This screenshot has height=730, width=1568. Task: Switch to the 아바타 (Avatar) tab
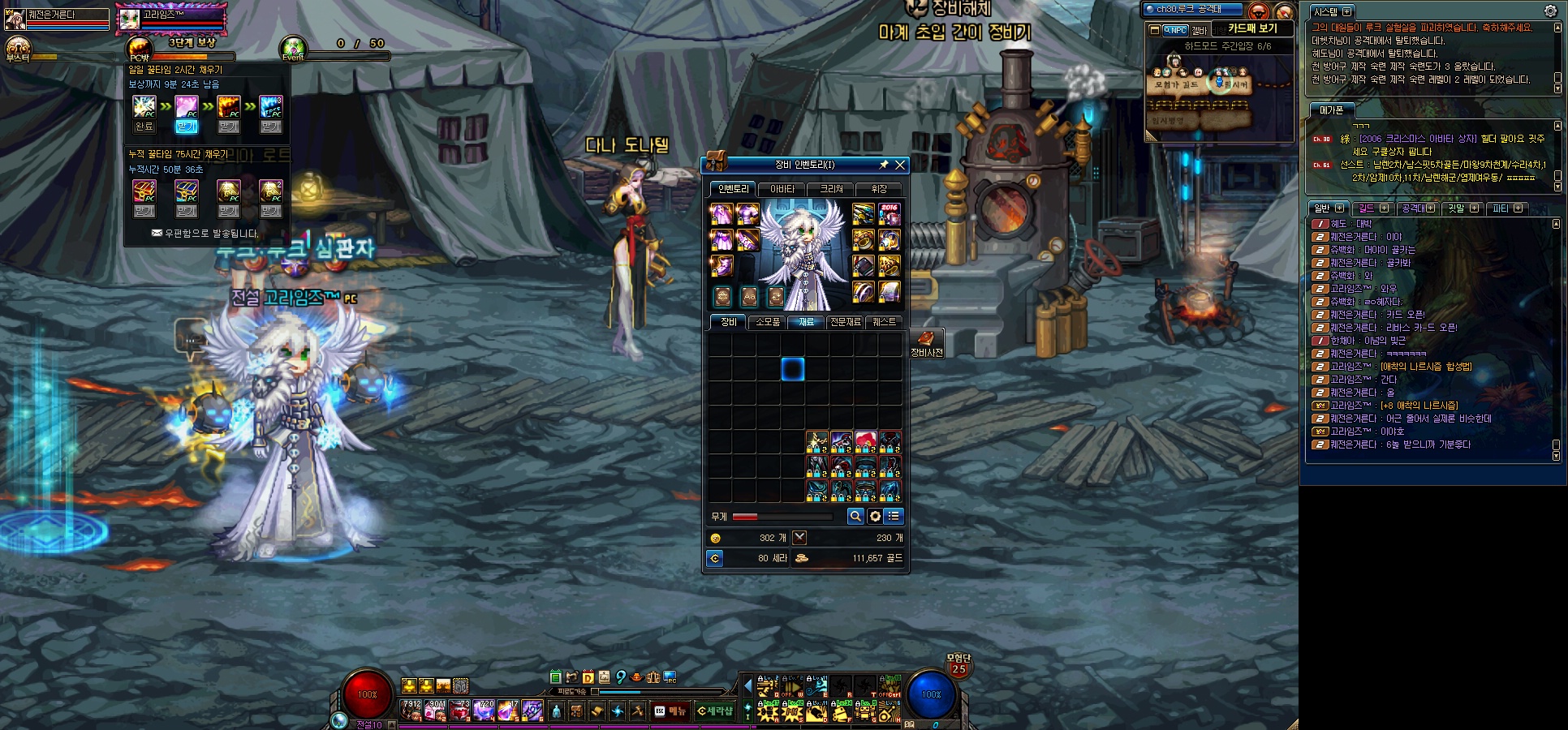click(782, 189)
